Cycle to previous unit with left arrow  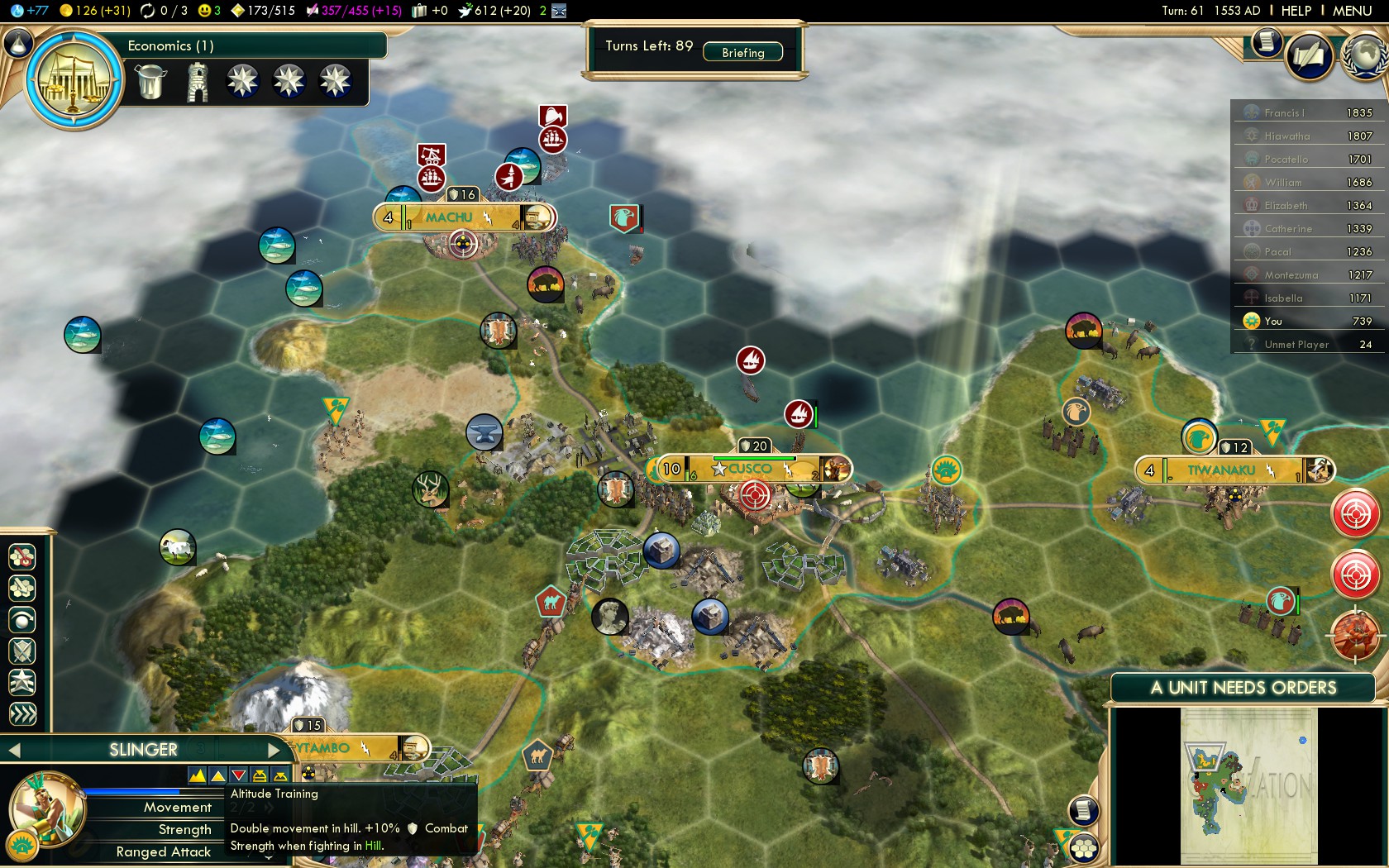[x=14, y=750]
